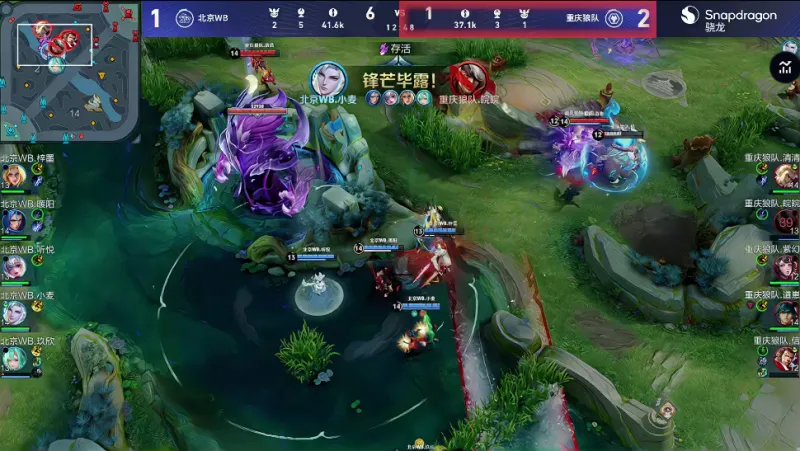Click 北京WB.小麦 portrait in left player list

(x=14, y=313)
